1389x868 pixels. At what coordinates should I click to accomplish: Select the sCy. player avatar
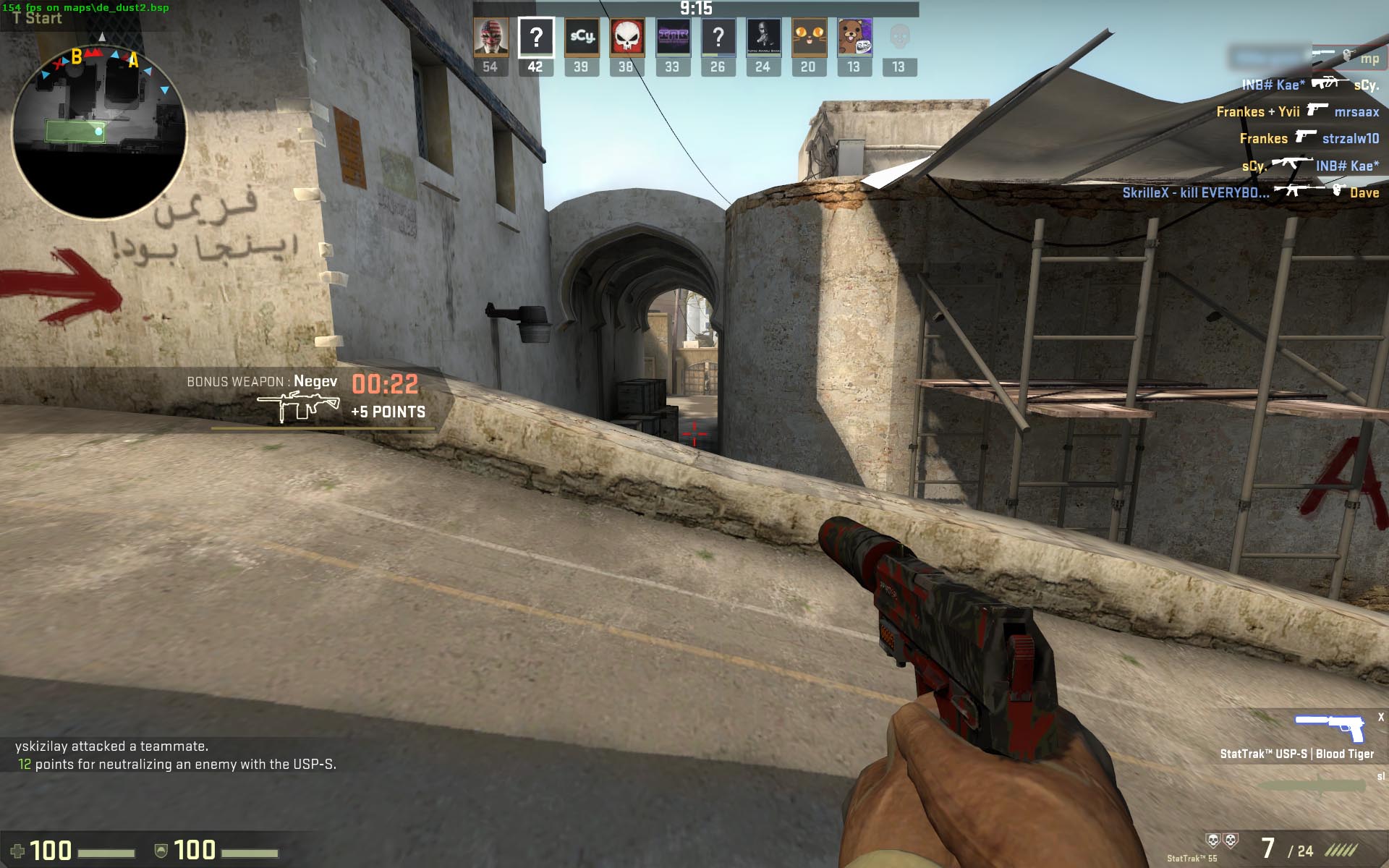(582, 38)
